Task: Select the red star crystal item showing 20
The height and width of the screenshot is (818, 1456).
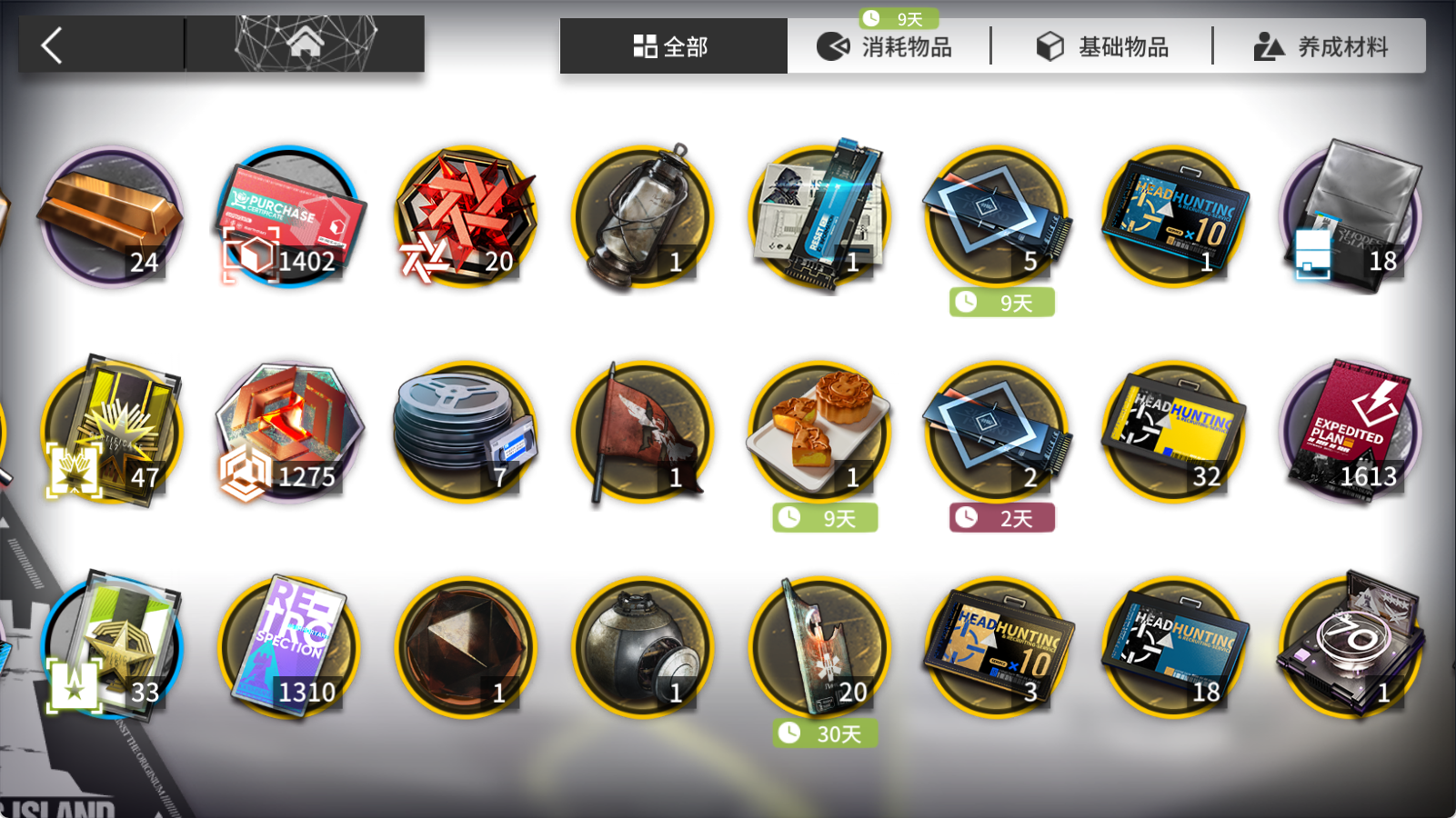Action: [465, 218]
